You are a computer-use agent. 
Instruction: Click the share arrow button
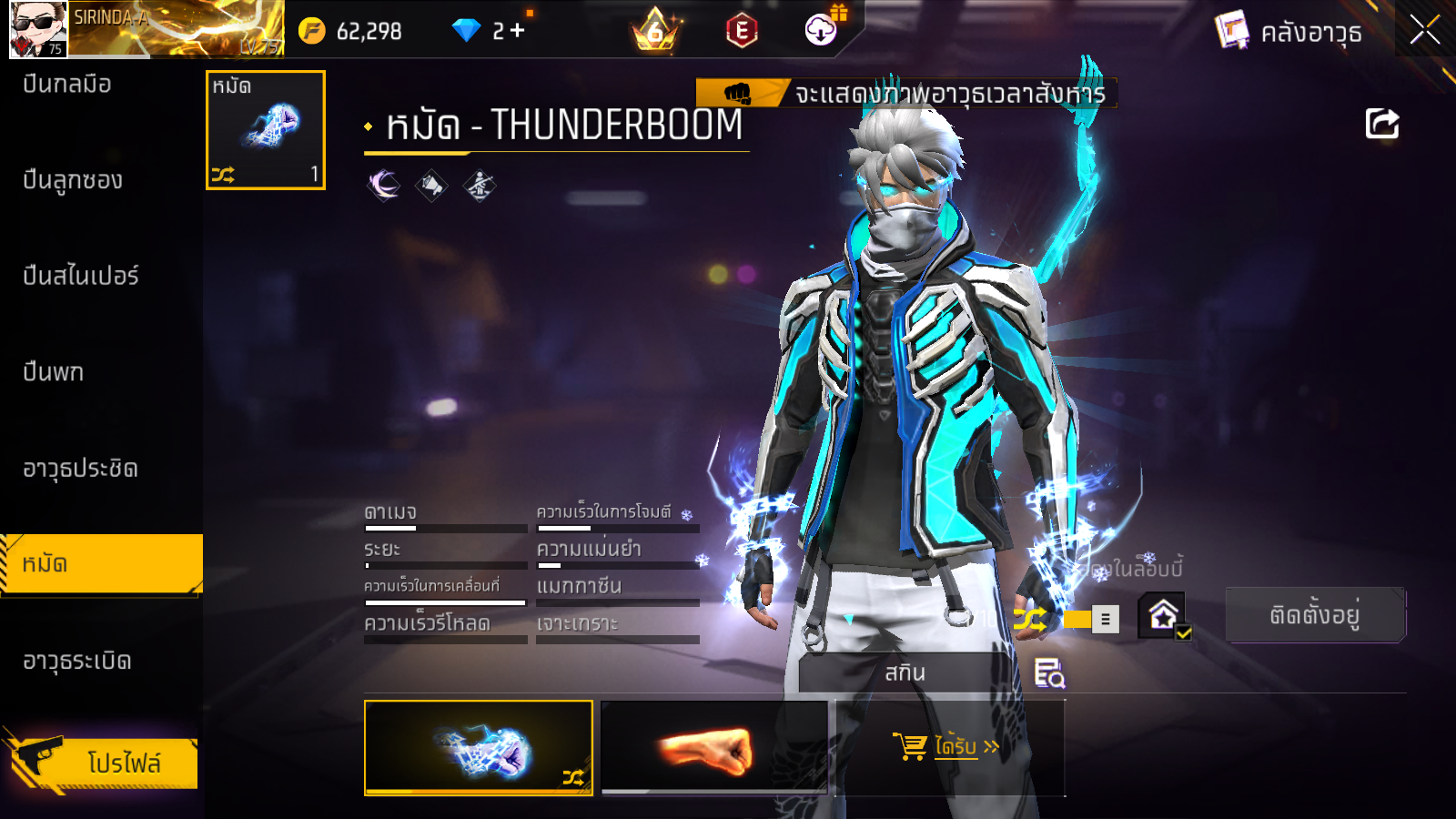1381,124
